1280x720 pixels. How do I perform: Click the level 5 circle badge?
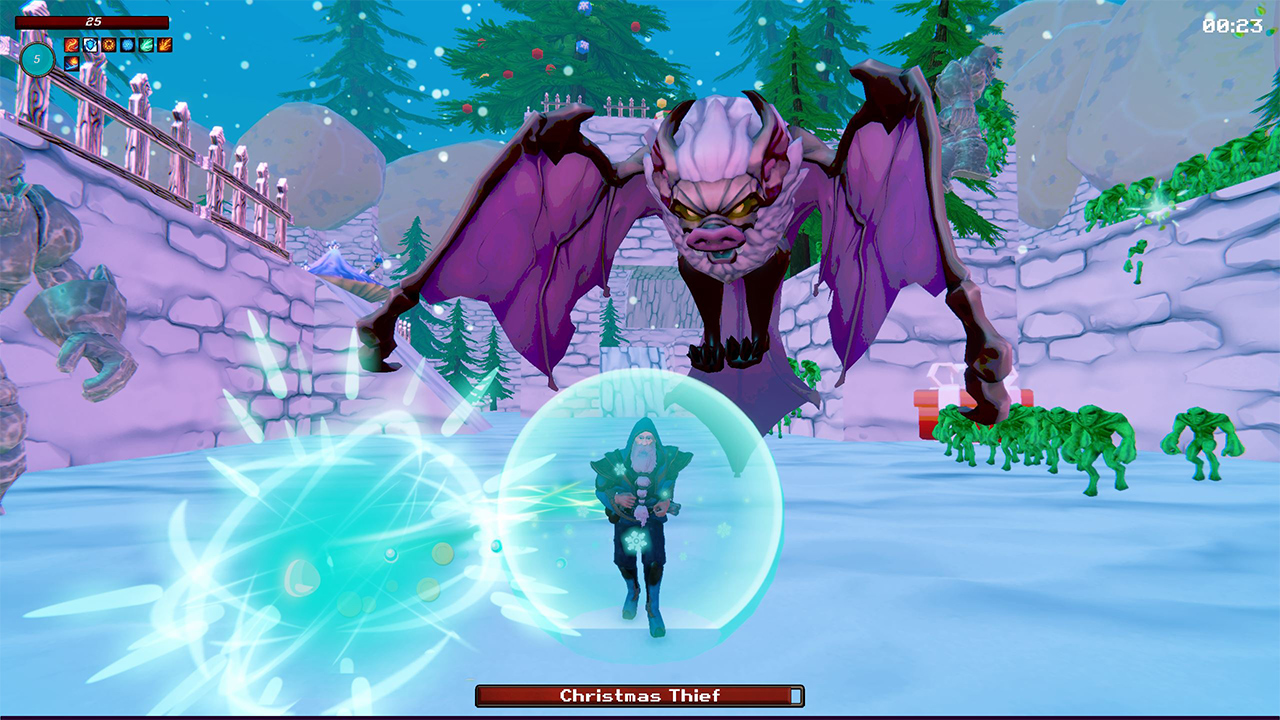tap(38, 60)
